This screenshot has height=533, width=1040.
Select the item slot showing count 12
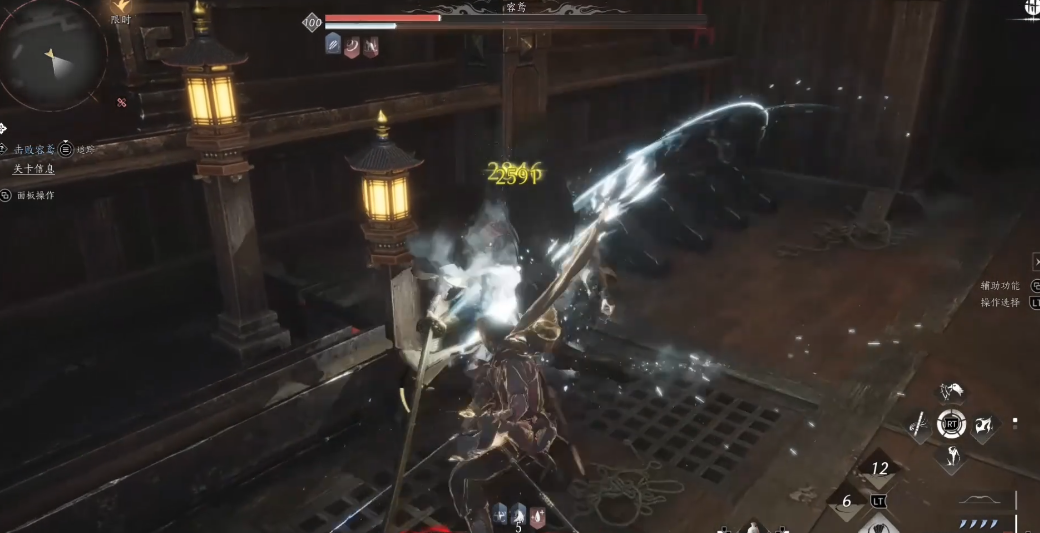tap(879, 468)
